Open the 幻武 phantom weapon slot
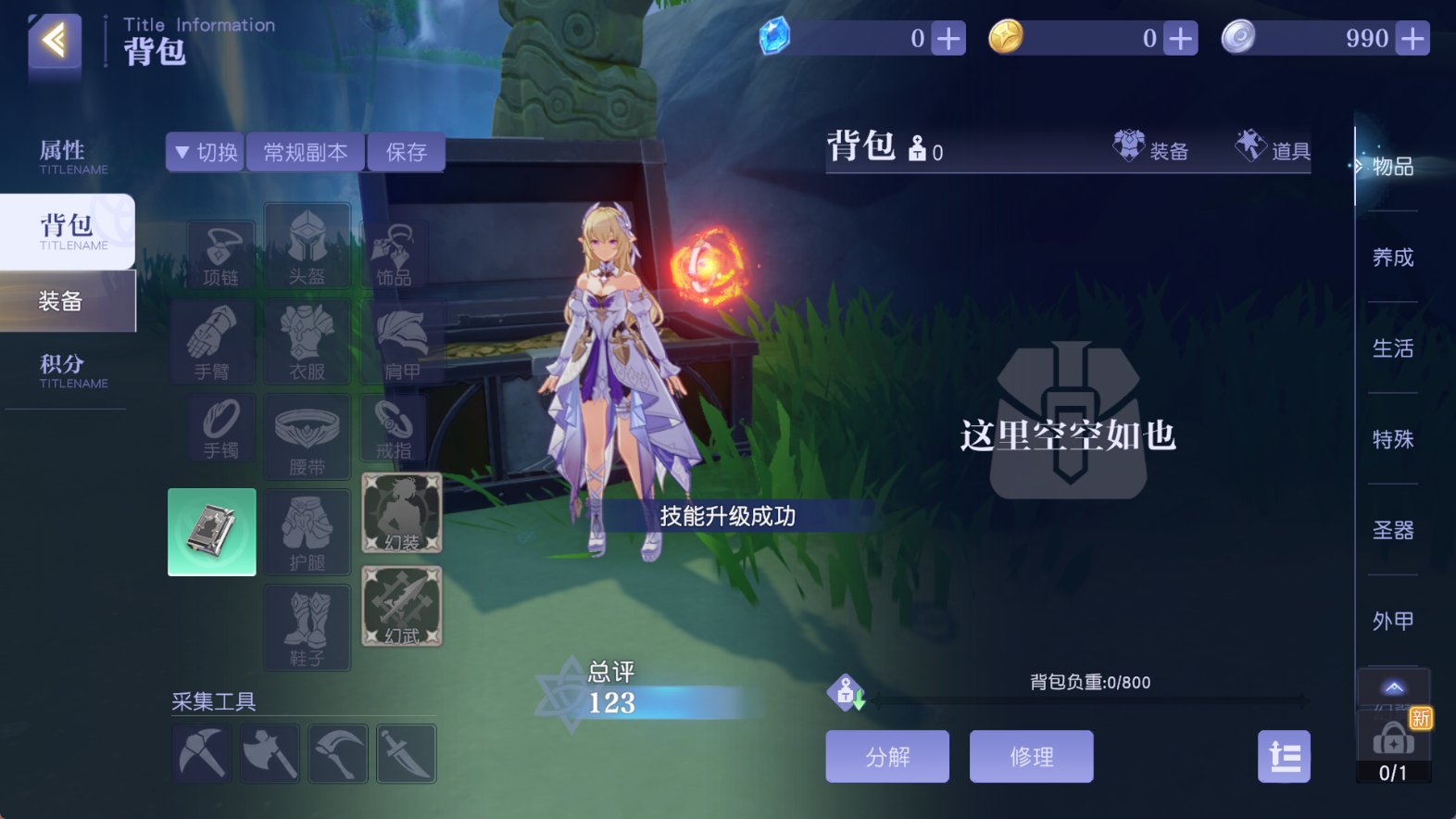The image size is (1456, 819). coord(402,607)
